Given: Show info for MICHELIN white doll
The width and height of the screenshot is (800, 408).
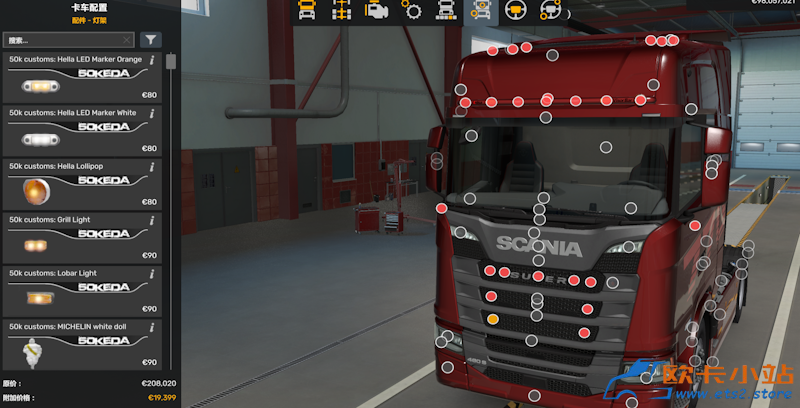Looking at the screenshot, I should (x=152, y=326).
